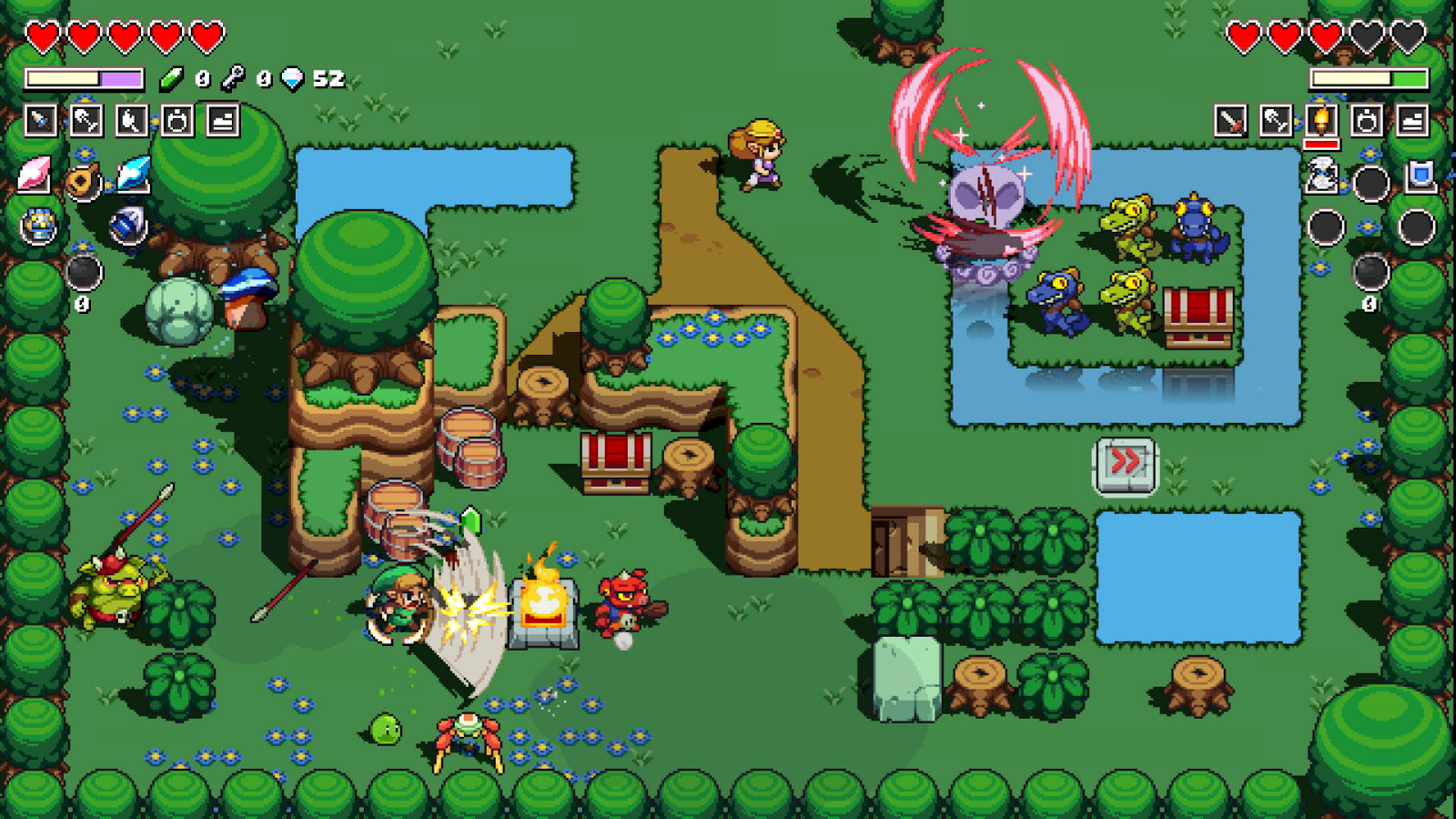Select the blue shield icon in the right HUD

pos(1420,175)
